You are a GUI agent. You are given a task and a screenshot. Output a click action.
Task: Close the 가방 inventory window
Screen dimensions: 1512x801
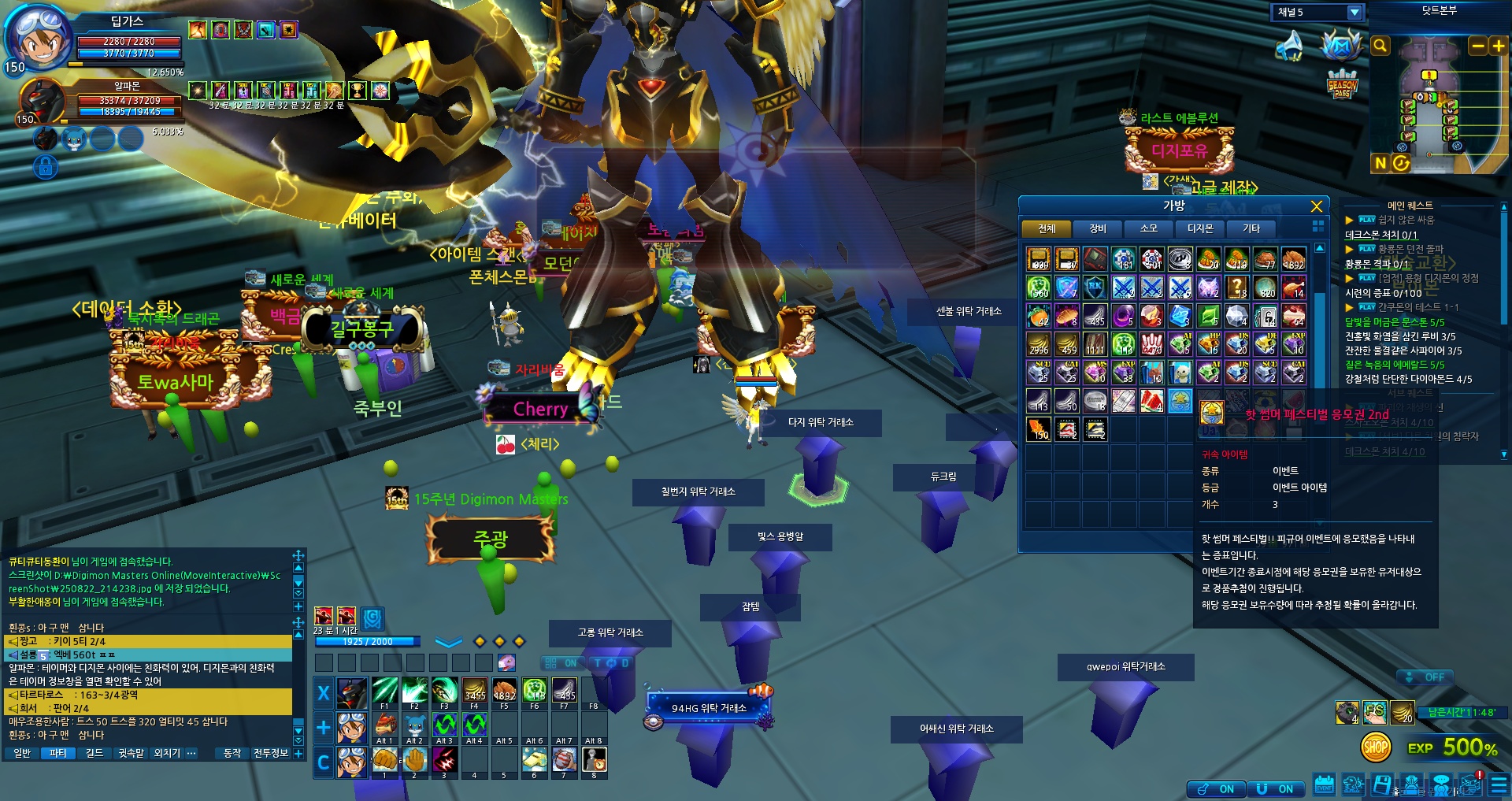click(1316, 206)
